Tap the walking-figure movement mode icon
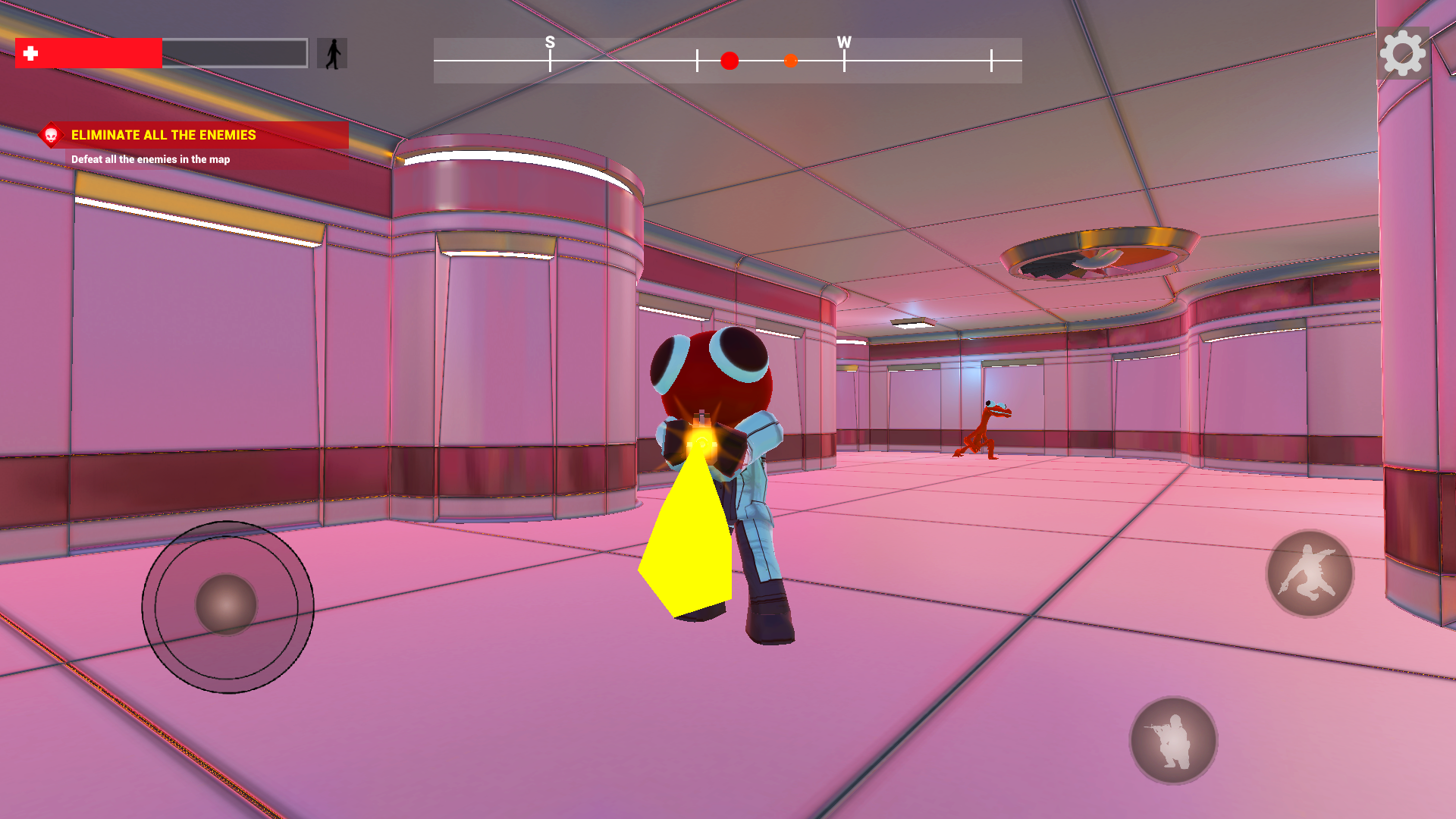Image resolution: width=1456 pixels, height=819 pixels. click(331, 53)
